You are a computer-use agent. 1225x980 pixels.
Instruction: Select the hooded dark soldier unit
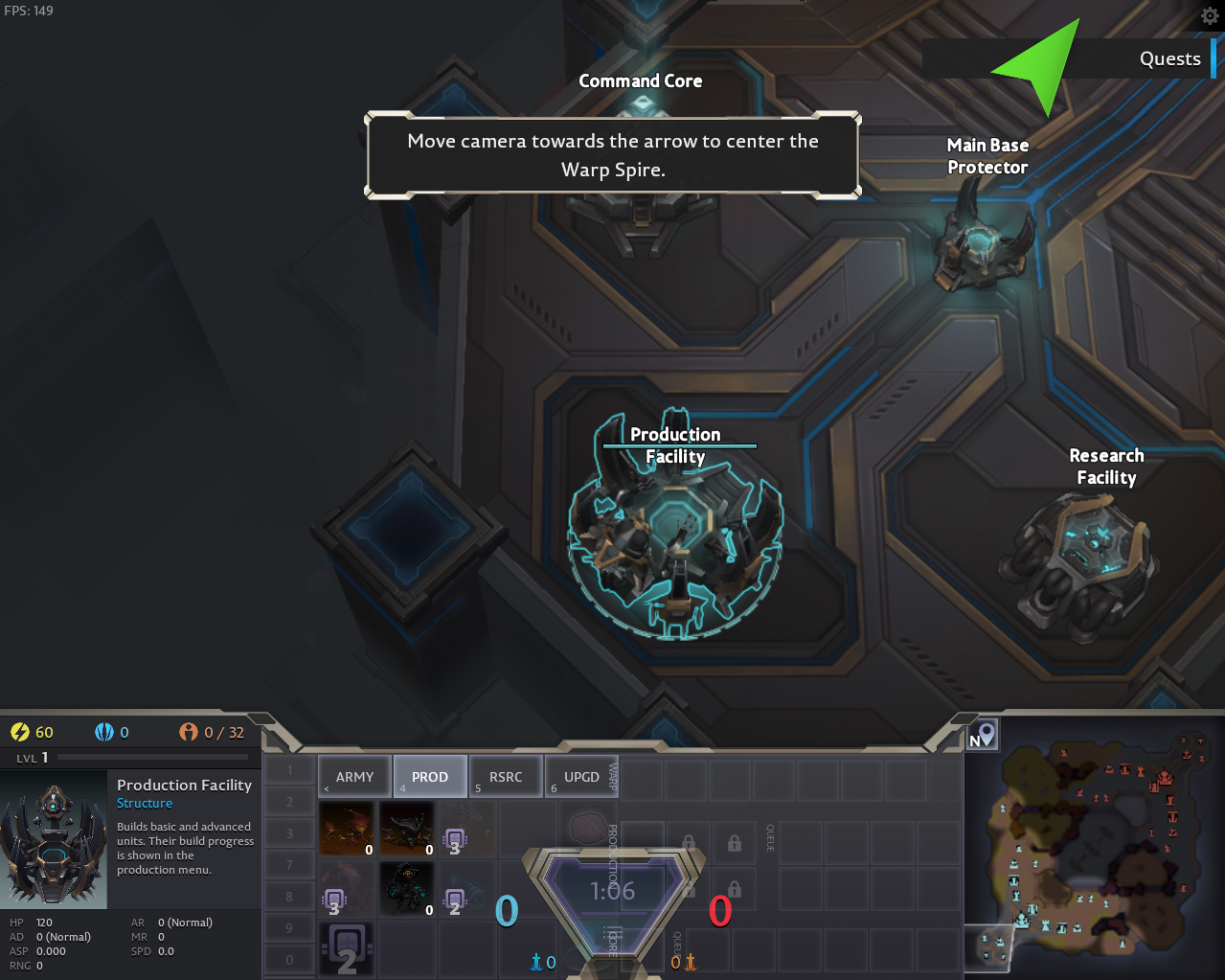[407, 888]
